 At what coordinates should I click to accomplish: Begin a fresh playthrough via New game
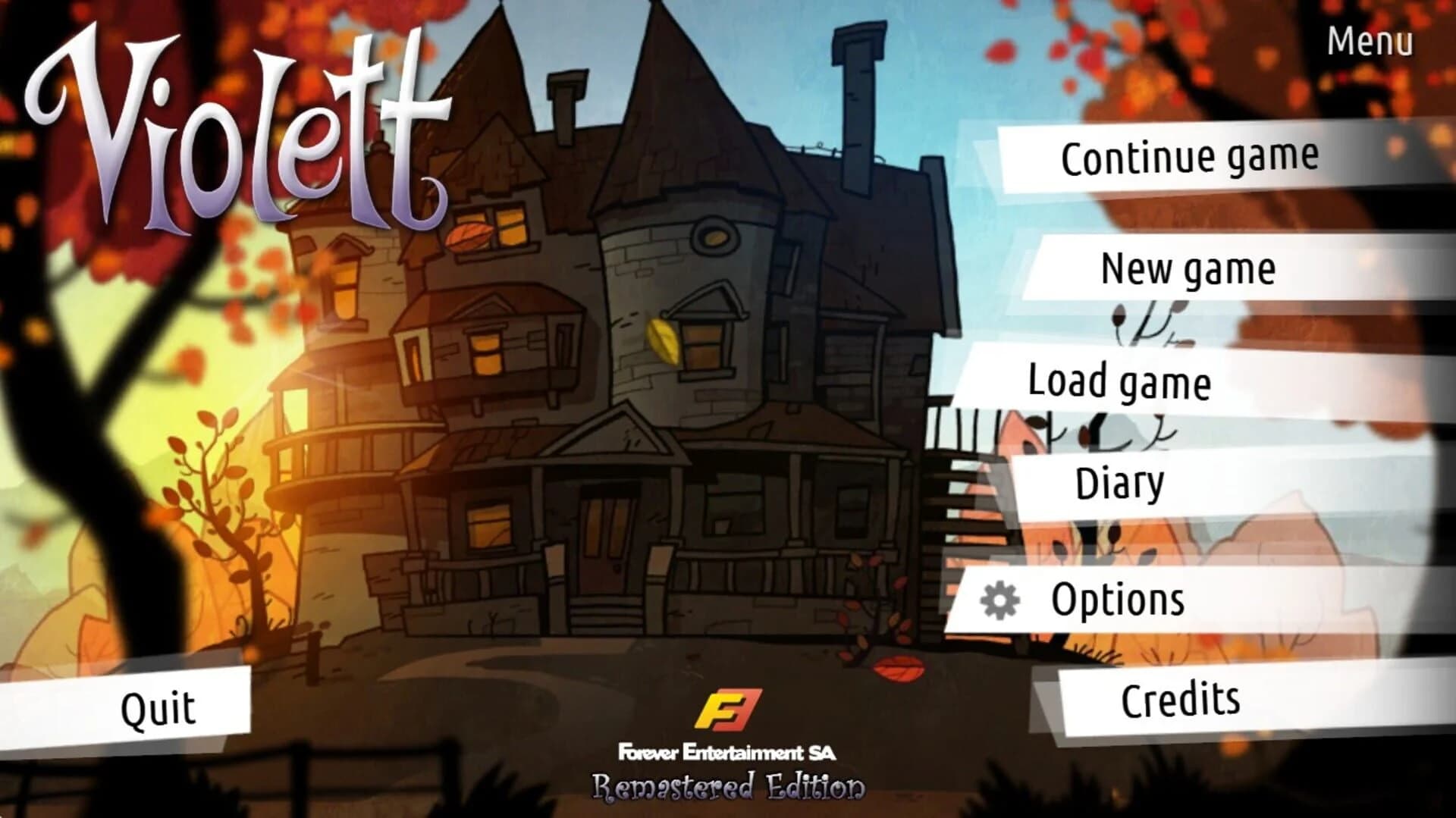[x=1188, y=270]
